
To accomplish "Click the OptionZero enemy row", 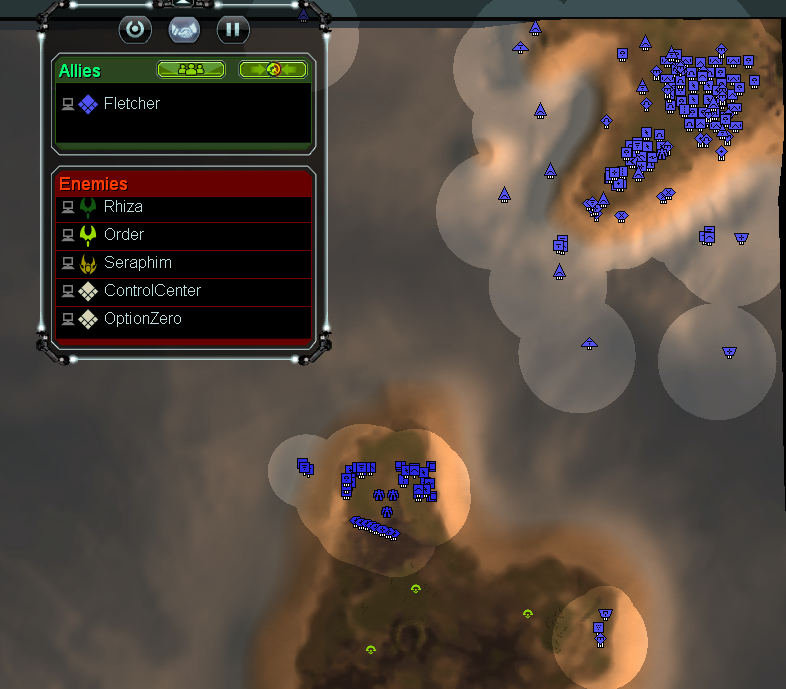I will 142,319.
